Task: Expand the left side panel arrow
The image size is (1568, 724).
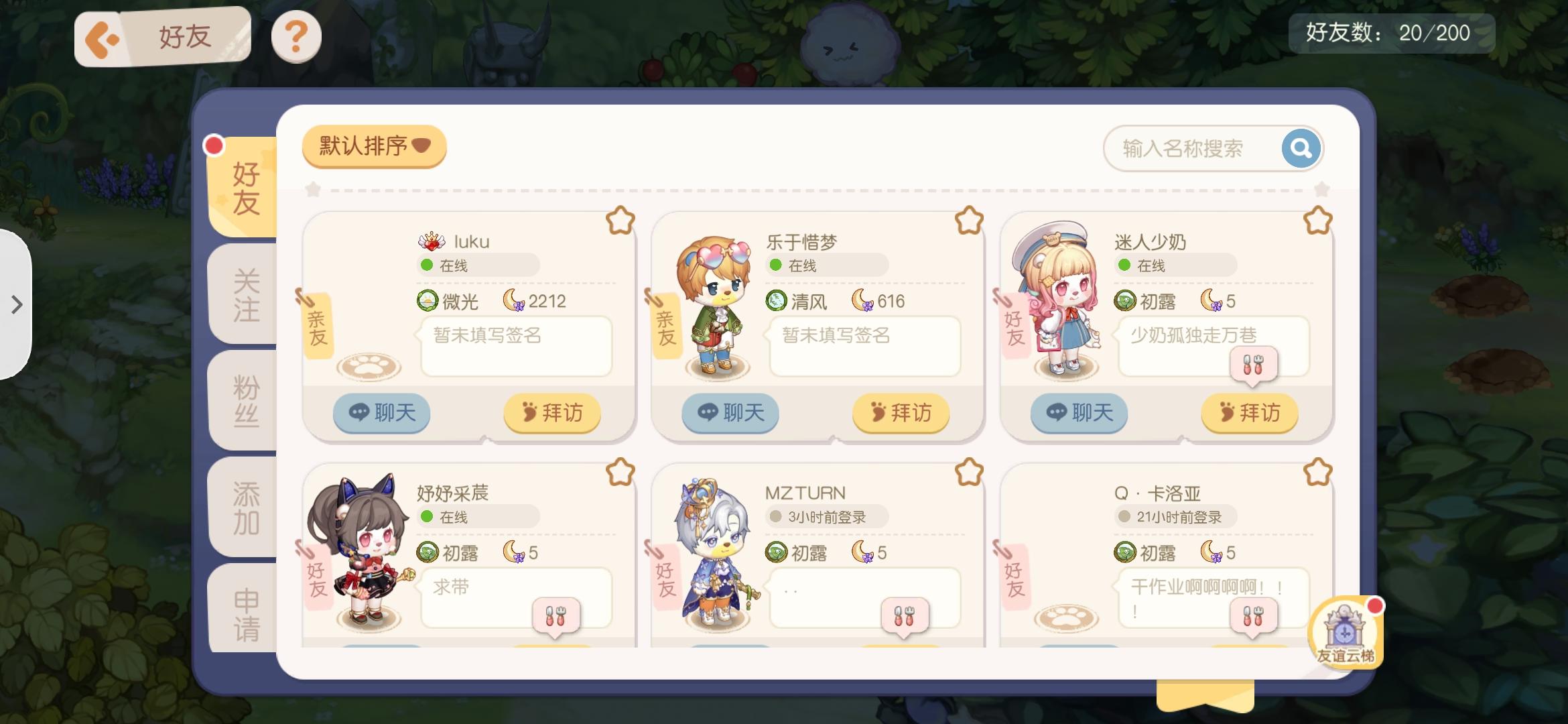Action: coord(16,304)
